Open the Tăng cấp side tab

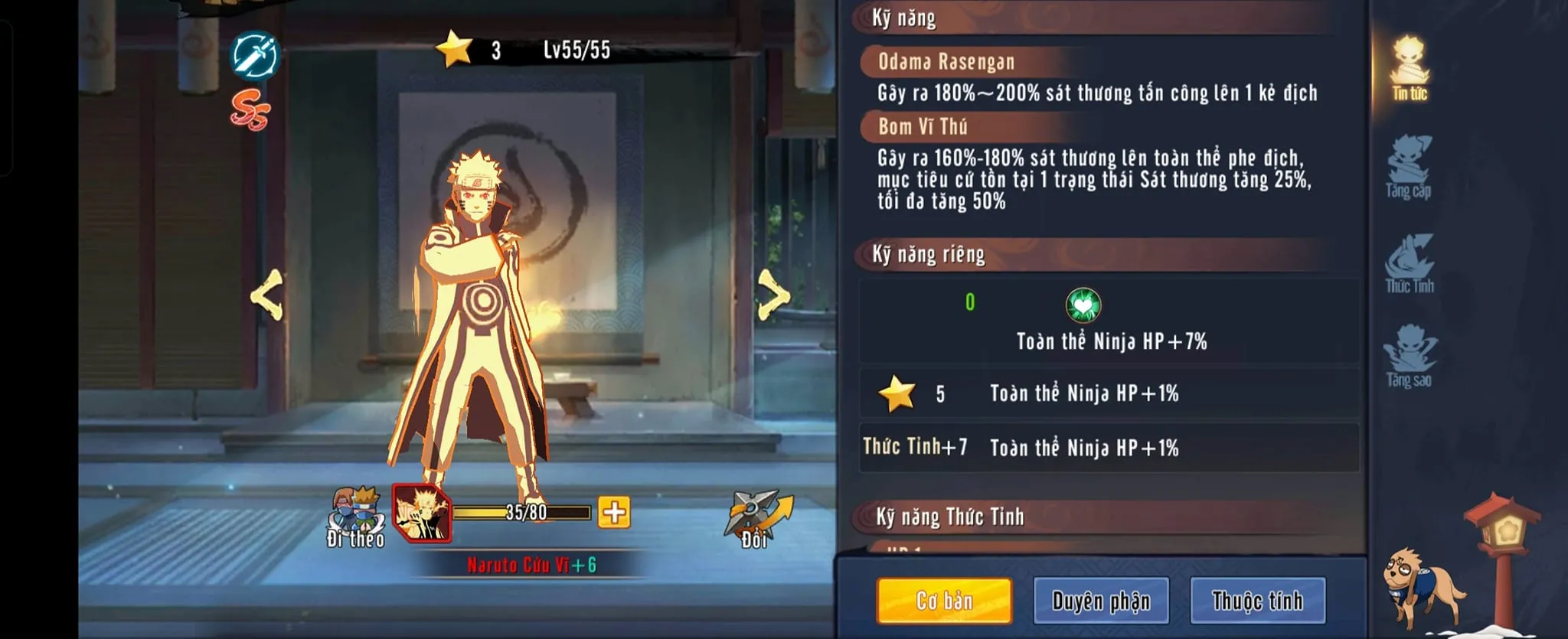(1409, 167)
